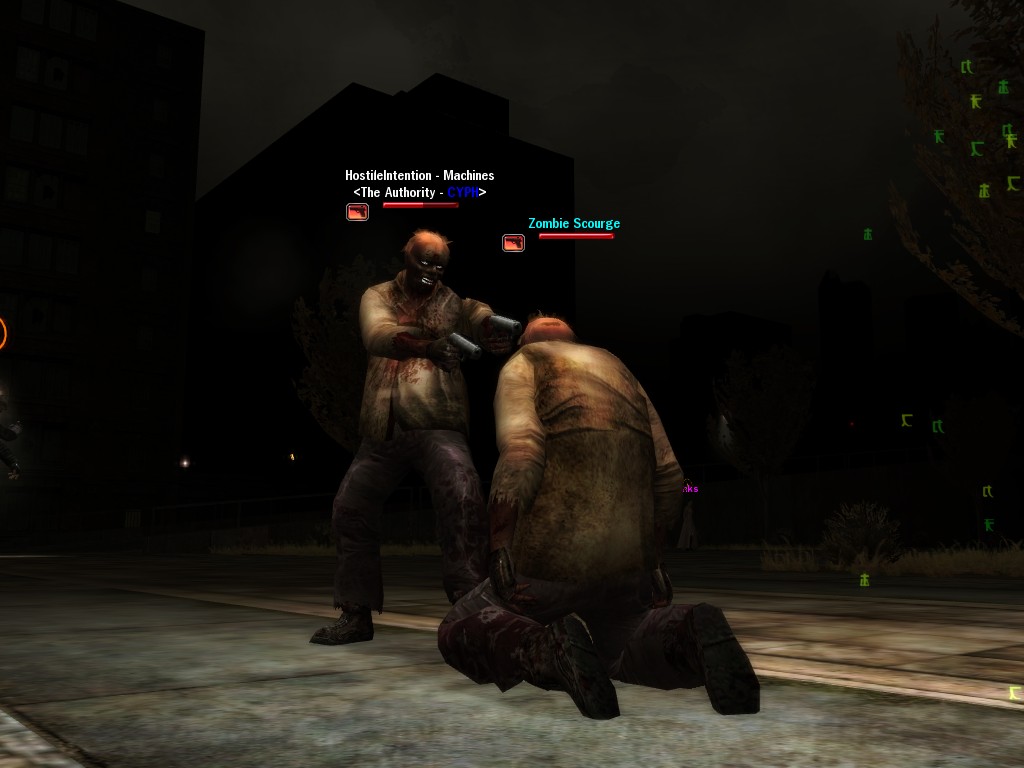Click the HostileIntention - Machines player name
Viewport: 1024px width, 768px height.
pos(419,175)
